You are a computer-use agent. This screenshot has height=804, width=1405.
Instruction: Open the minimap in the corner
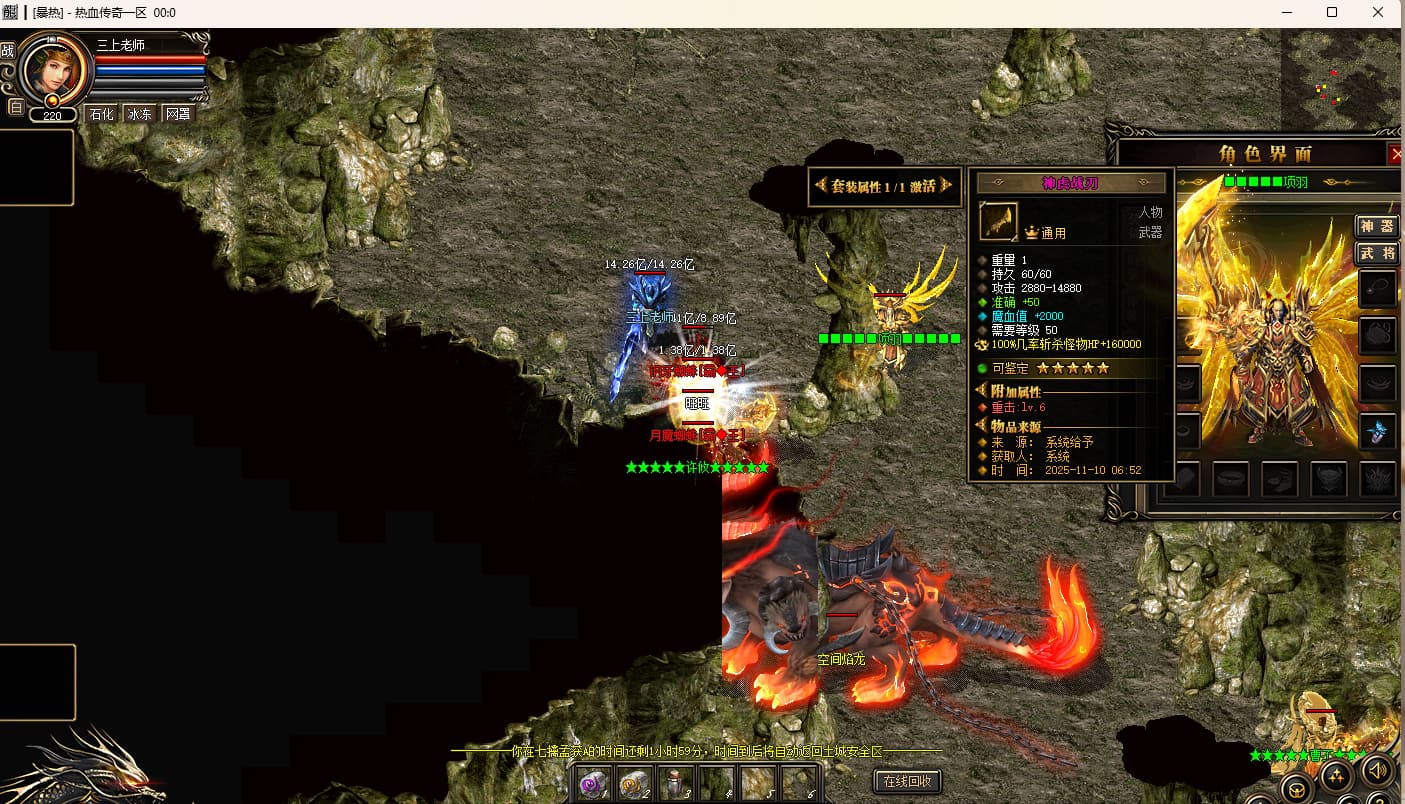1341,78
